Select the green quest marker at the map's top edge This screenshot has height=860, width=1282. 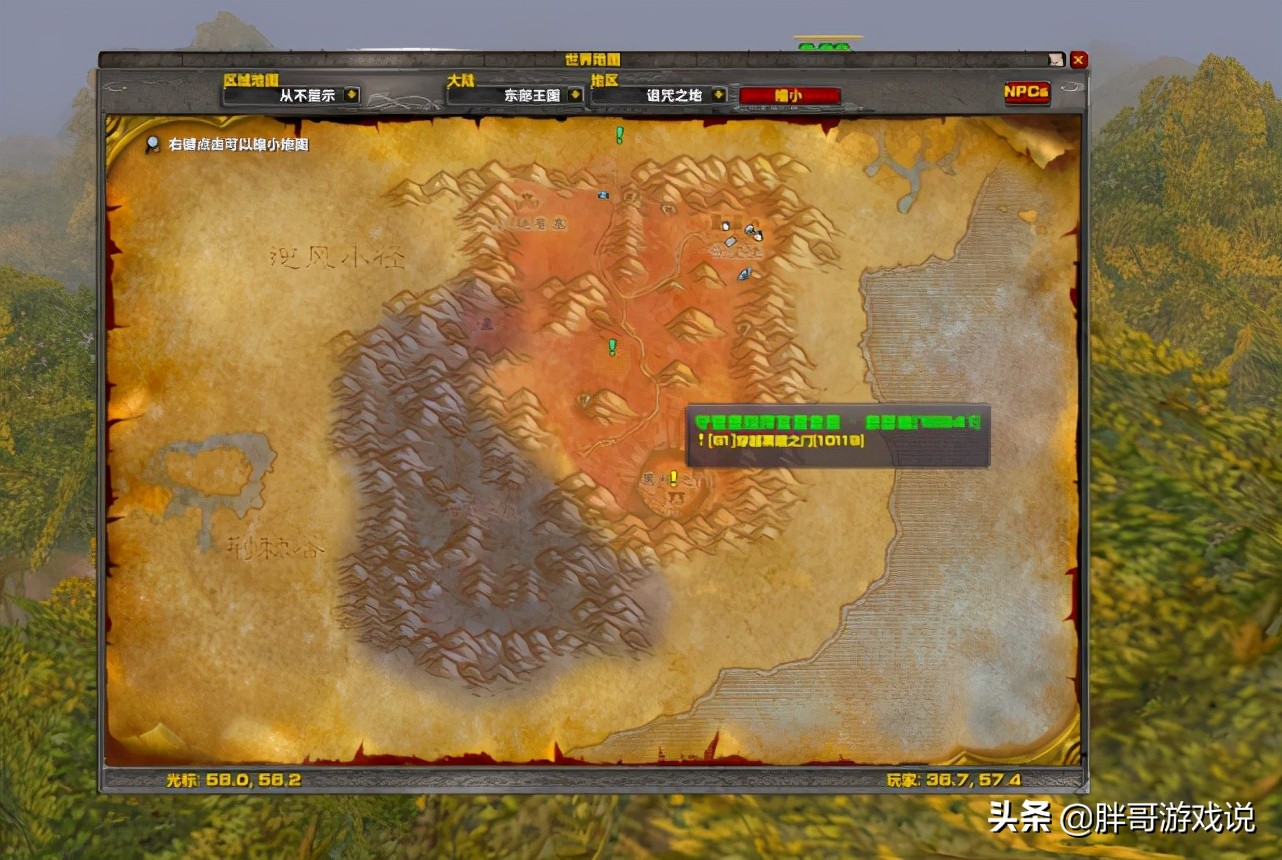619,133
